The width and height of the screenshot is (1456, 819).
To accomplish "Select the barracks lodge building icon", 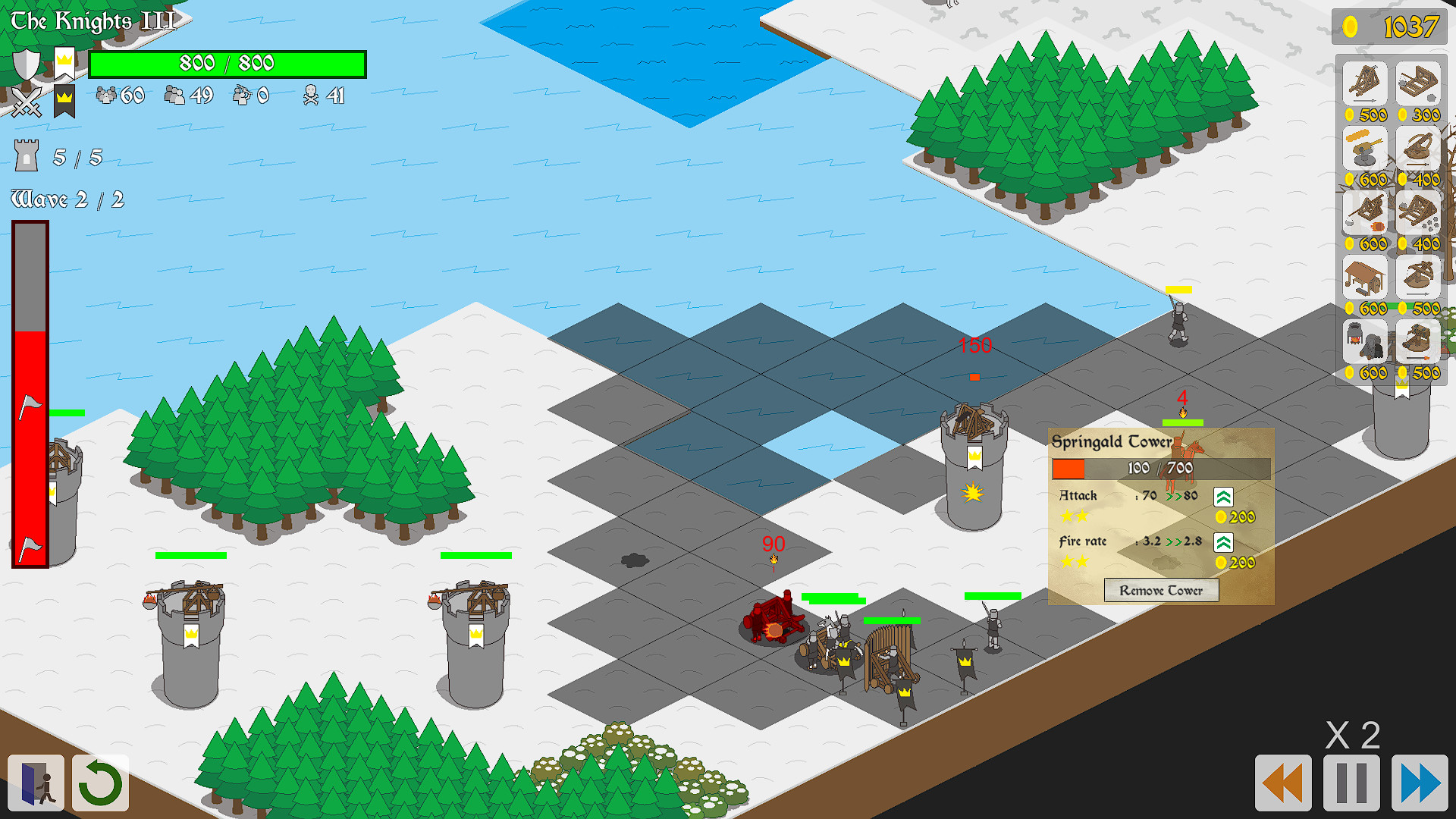I will (1363, 278).
